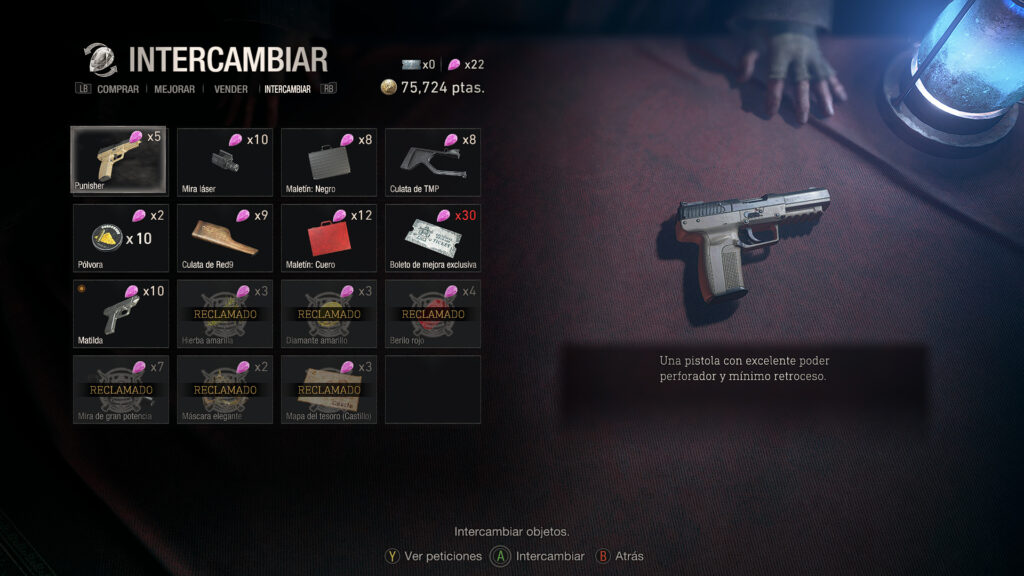1024x576 pixels.
Task: Pick the red Maletín: Cuero slot
Action: (328, 237)
